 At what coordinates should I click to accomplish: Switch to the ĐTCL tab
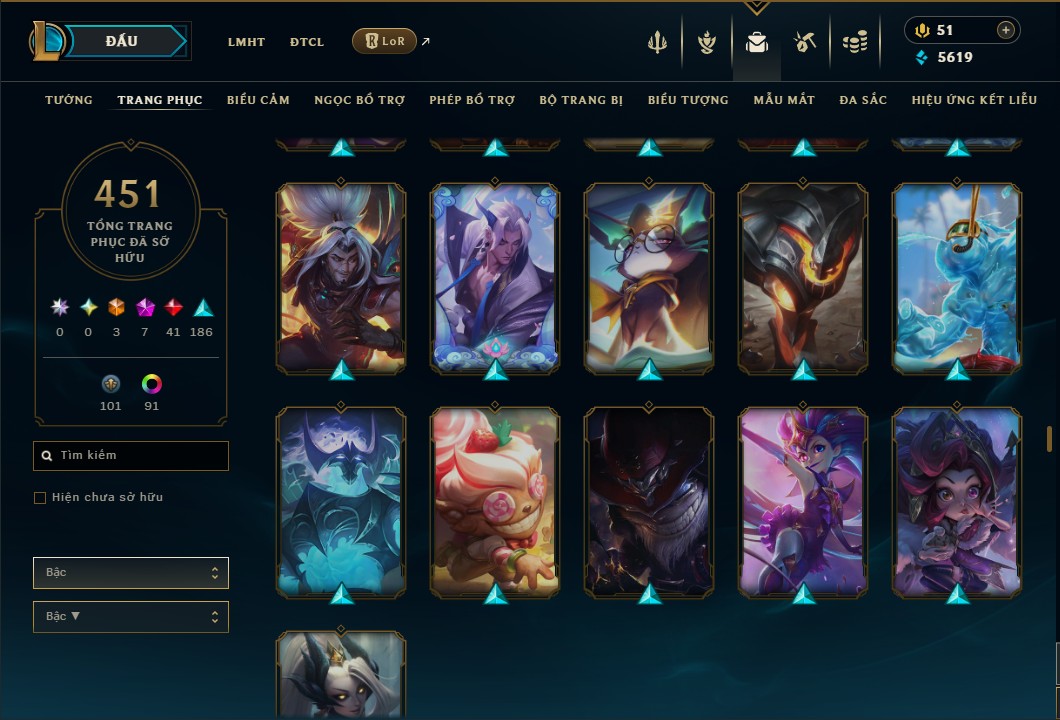(307, 42)
